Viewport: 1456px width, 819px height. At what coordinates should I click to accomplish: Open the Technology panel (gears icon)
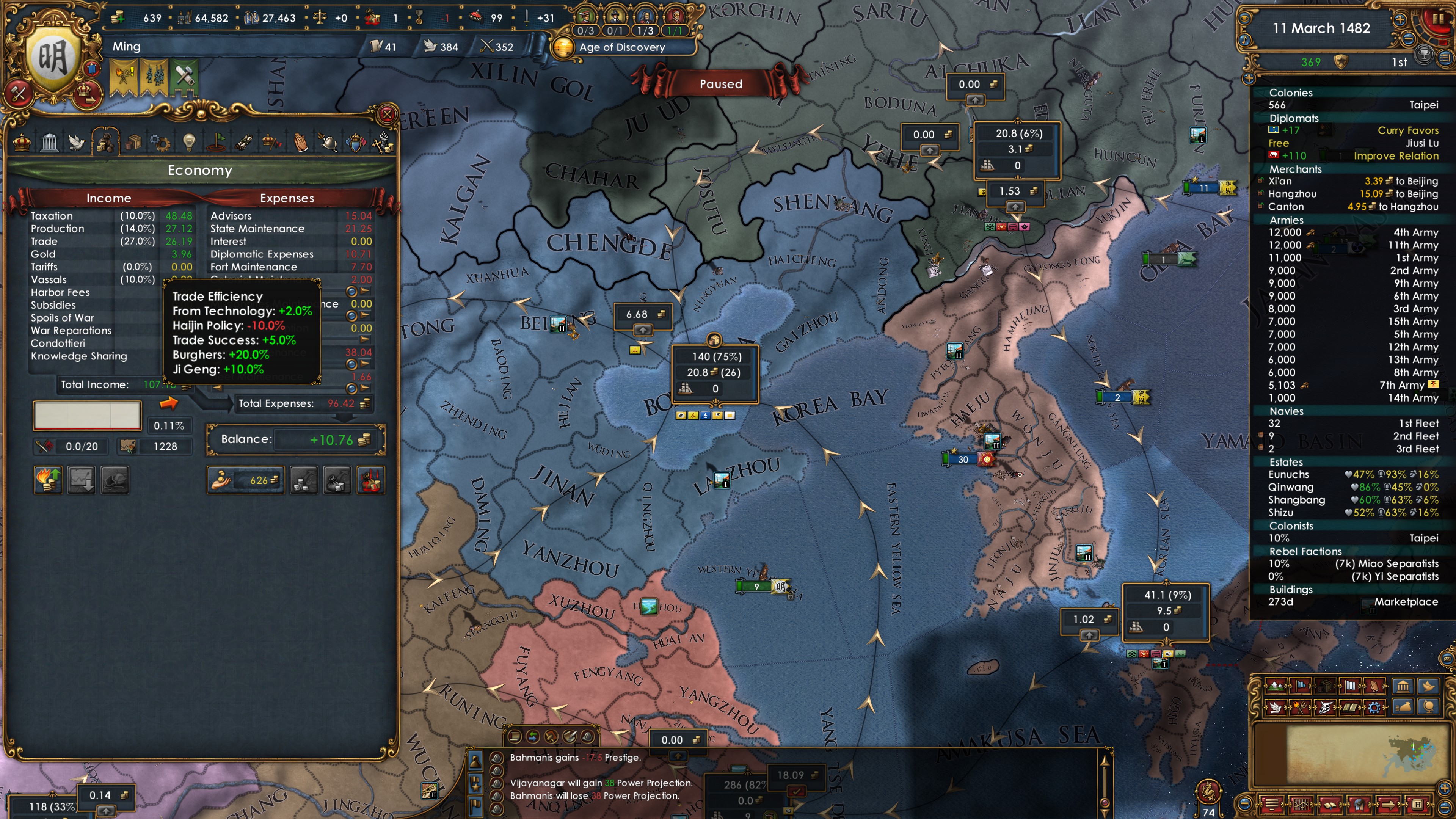click(x=161, y=143)
